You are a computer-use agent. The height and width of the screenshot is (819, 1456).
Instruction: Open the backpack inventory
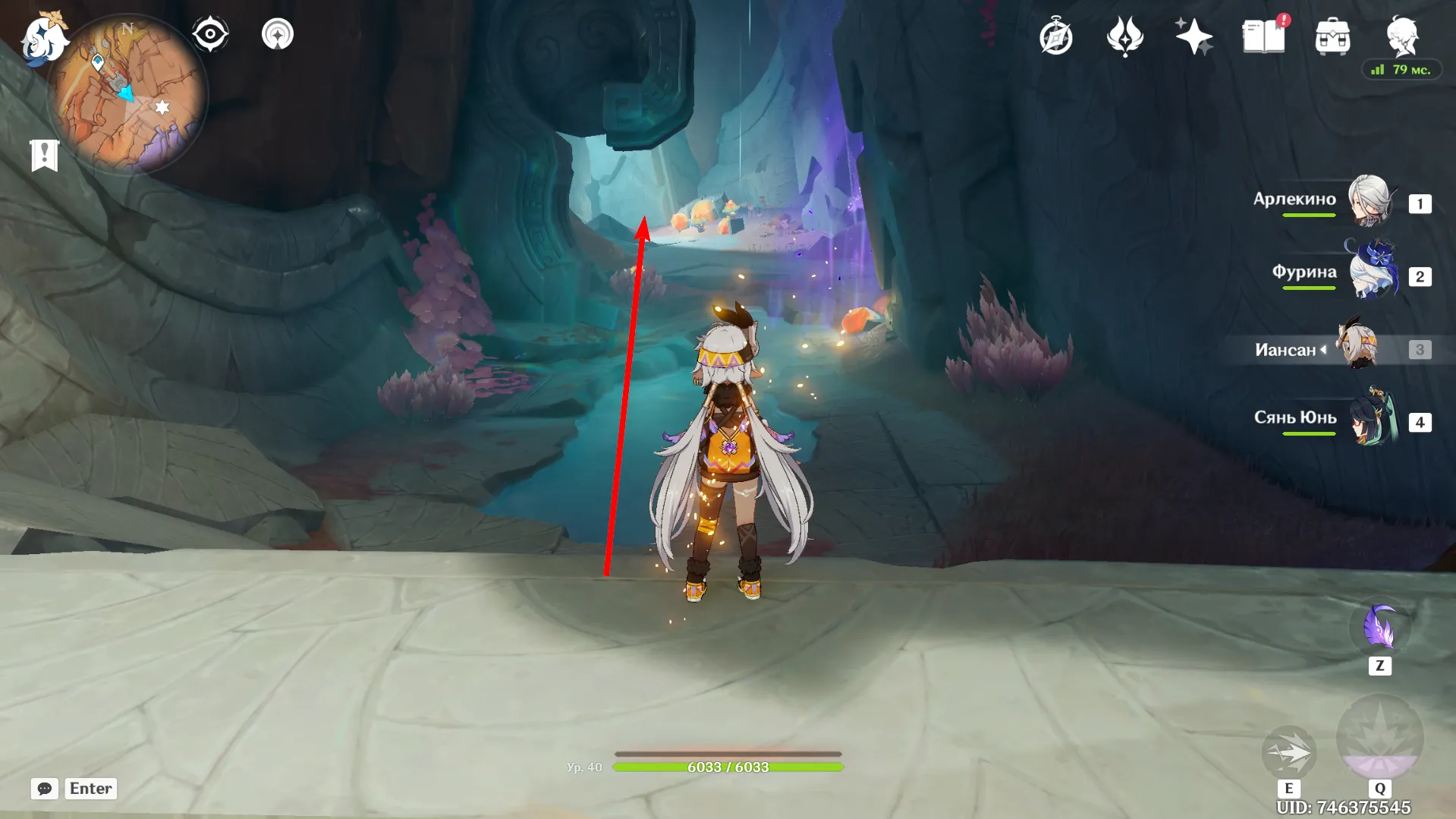1332,36
